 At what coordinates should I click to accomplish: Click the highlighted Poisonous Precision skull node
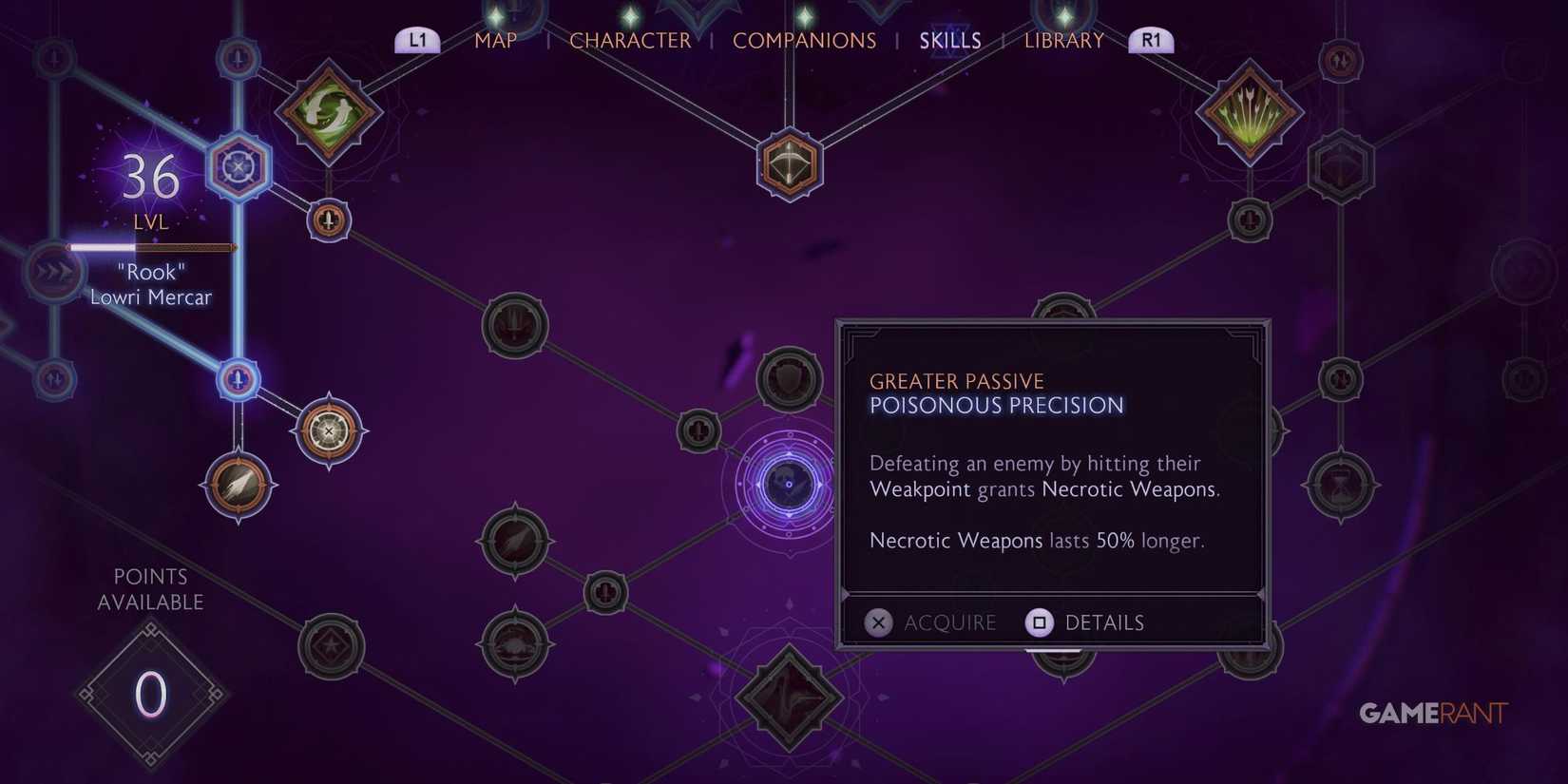(x=787, y=485)
